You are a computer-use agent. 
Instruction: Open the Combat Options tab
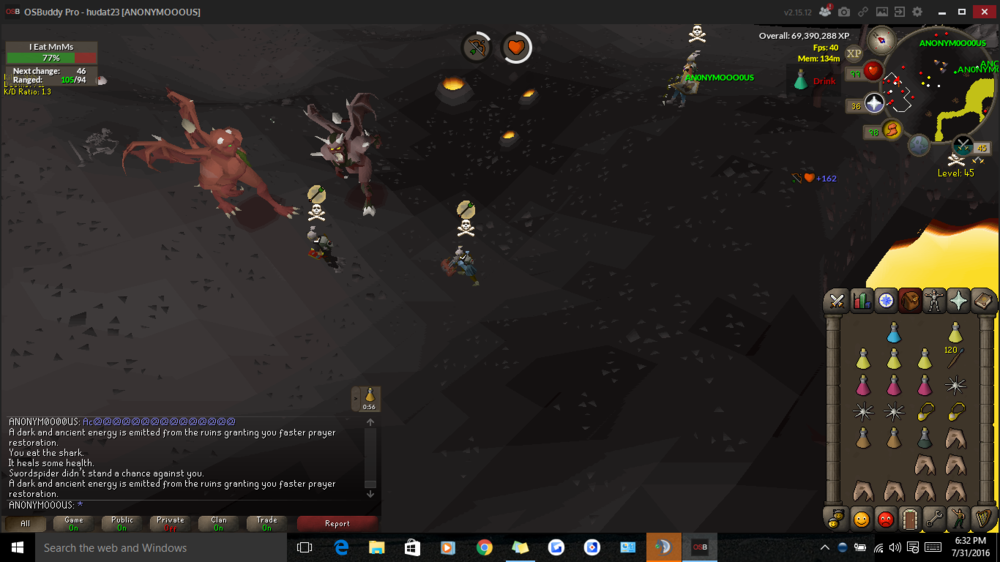point(836,301)
